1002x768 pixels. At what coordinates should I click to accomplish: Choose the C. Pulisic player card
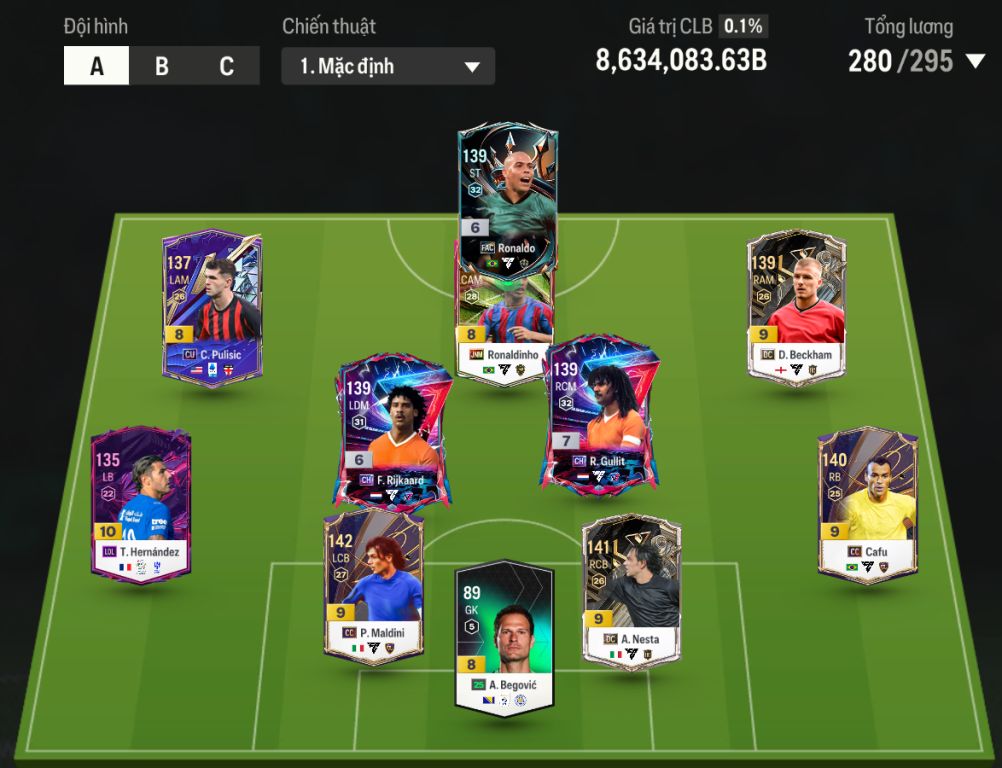pyautogui.click(x=212, y=305)
